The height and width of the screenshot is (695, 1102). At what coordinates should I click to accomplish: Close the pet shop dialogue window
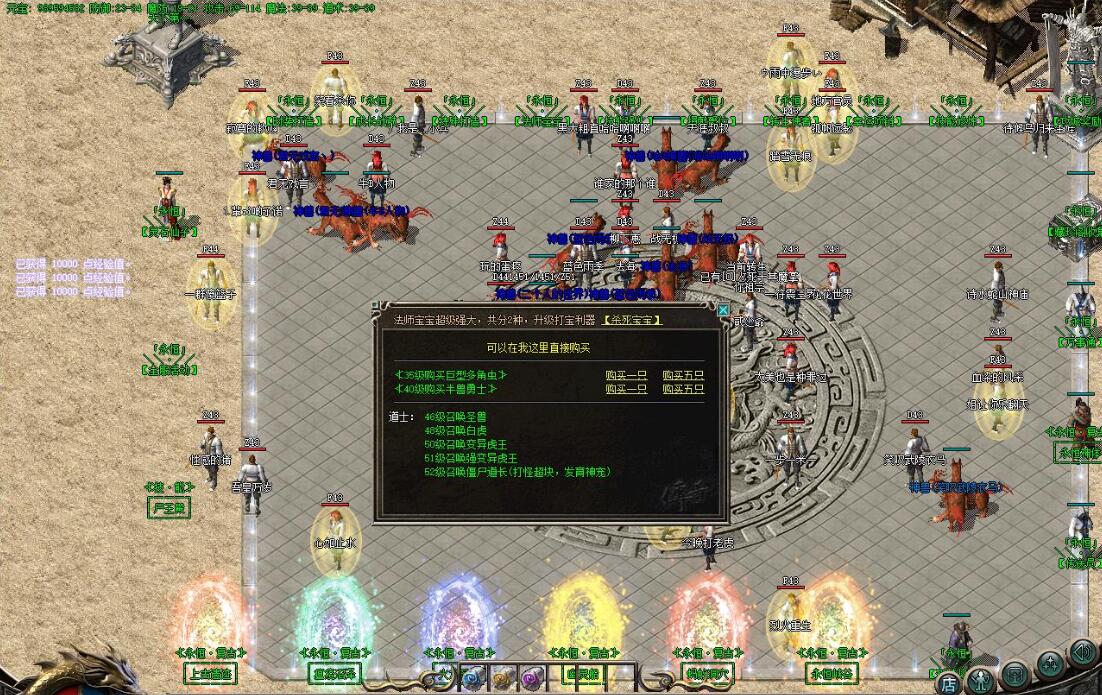click(723, 310)
